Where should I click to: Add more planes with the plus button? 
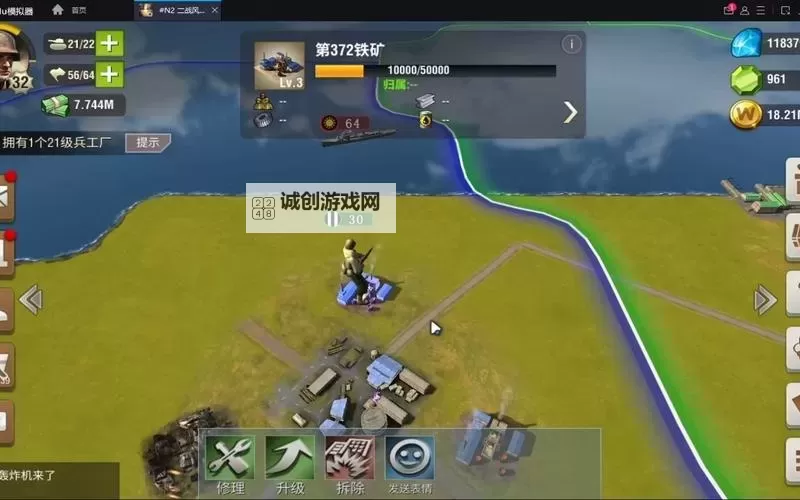tap(110, 74)
